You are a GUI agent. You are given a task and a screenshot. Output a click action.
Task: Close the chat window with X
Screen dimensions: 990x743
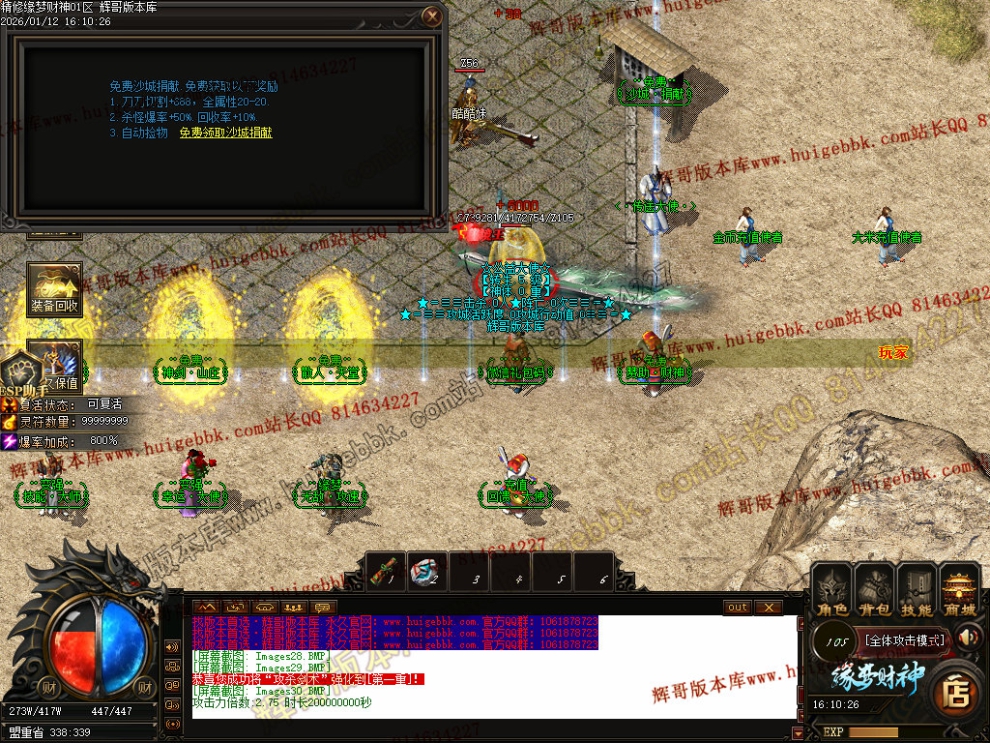pyautogui.click(x=768, y=607)
